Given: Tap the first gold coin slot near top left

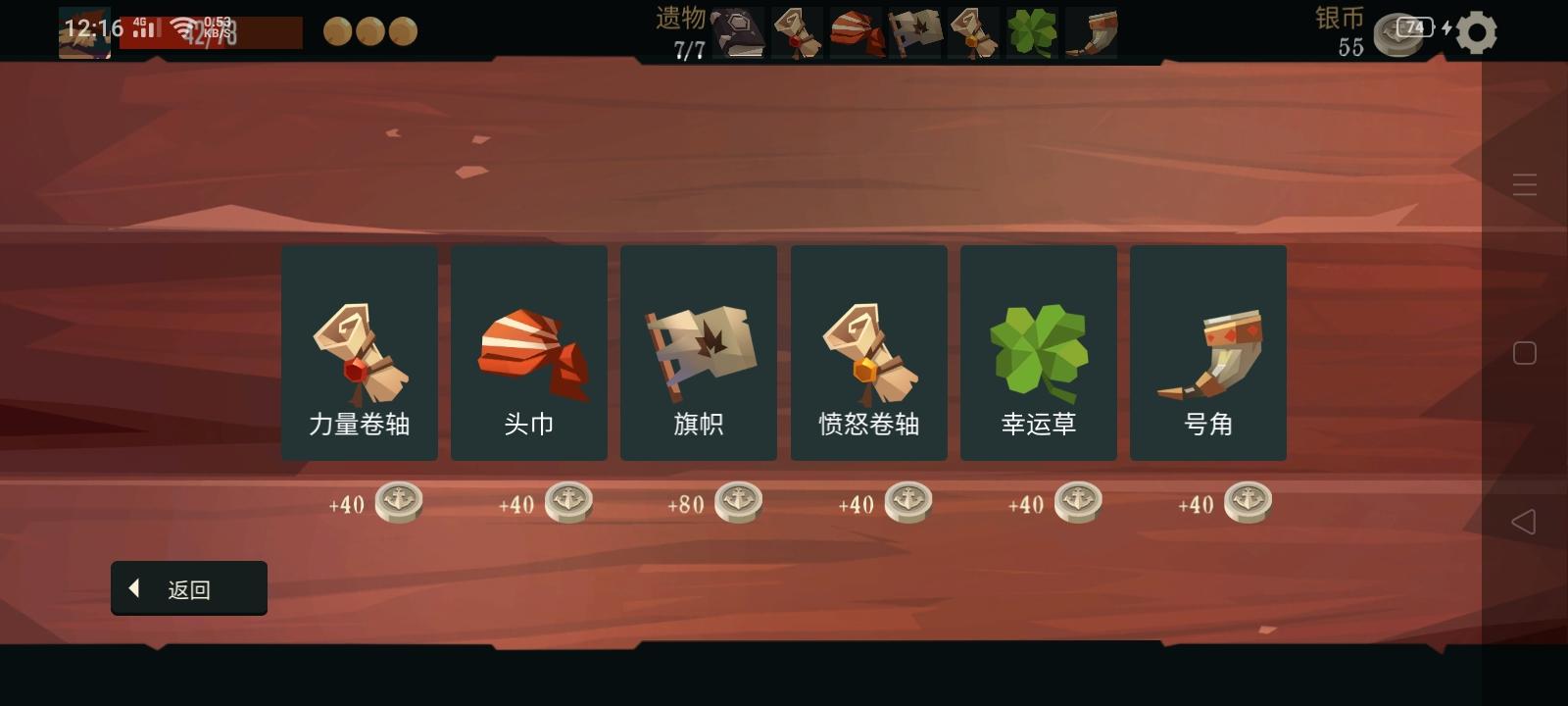Looking at the screenshot, I should click(338, 30).
